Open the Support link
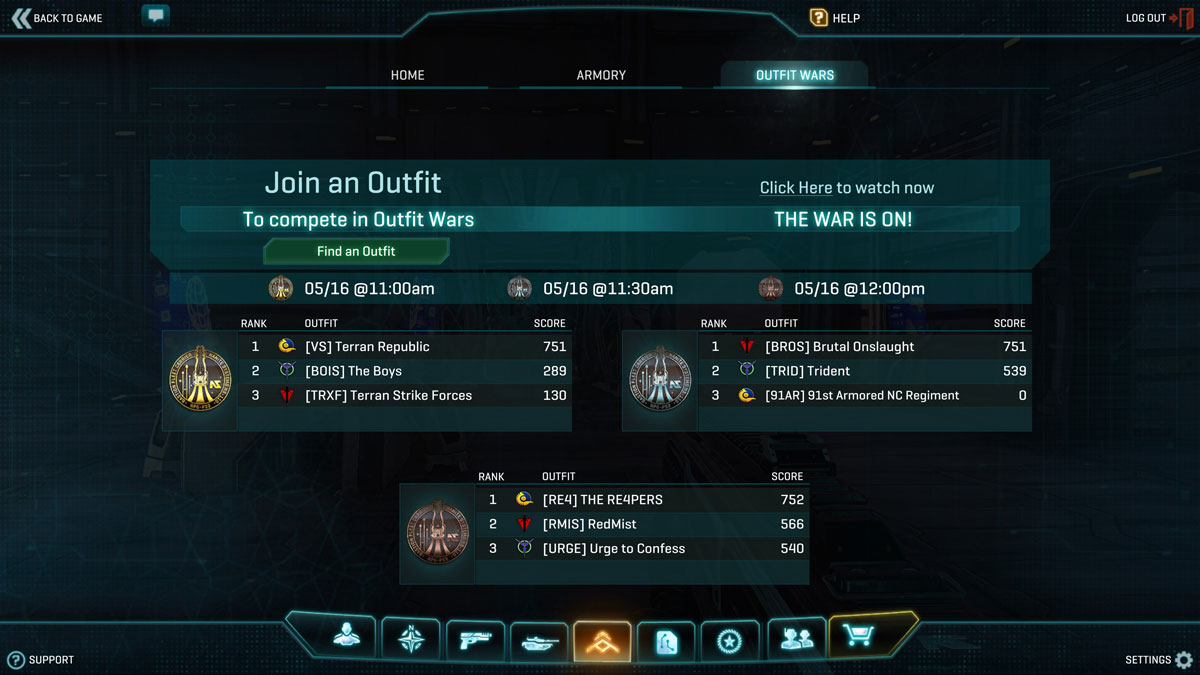This screenshot has height=675, width=1200. [x=41, y=660]
